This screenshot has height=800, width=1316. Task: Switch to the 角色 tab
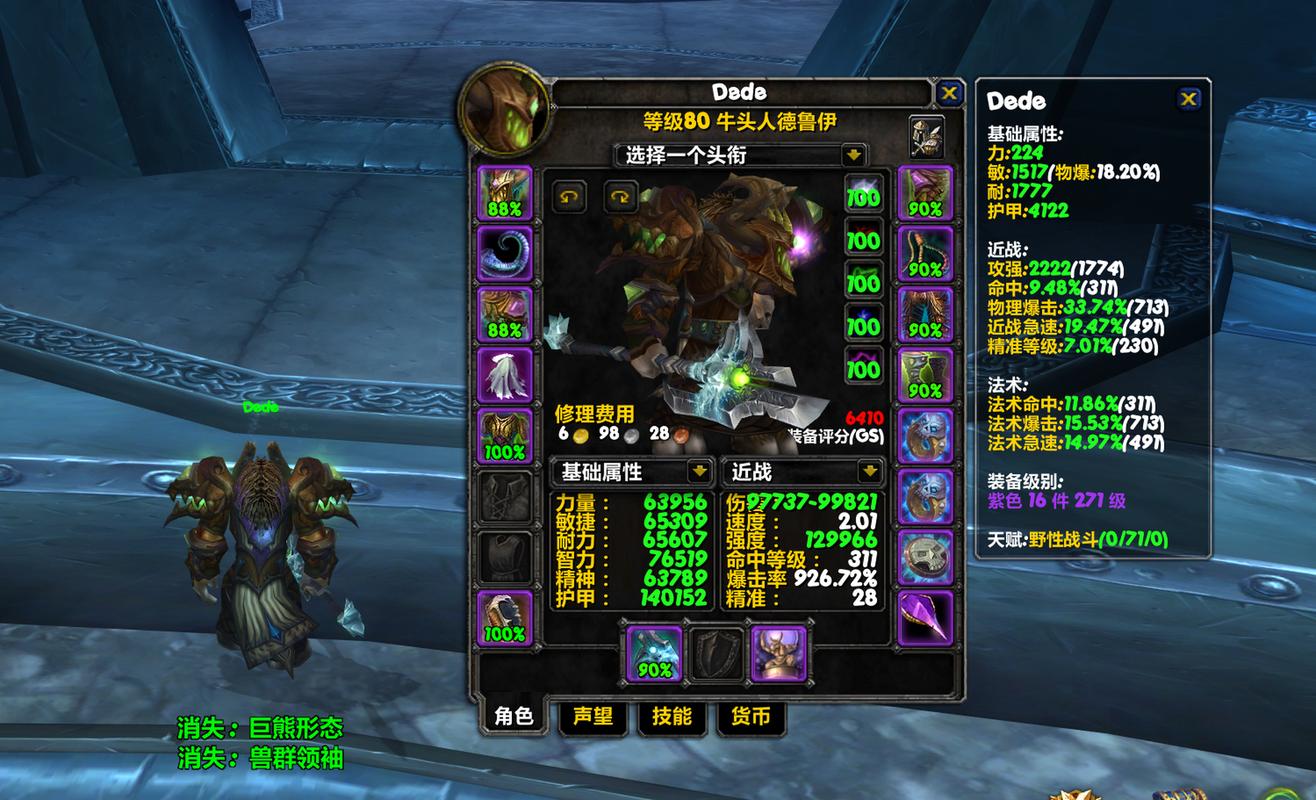coord(513,716)
